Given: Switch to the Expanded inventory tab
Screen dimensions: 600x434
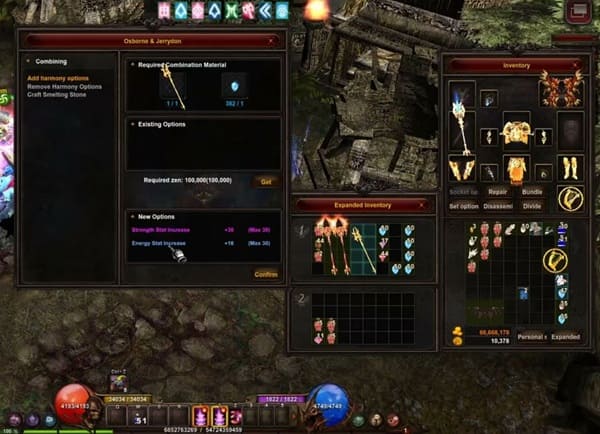Looking at the screenshot, I should 565,337.
